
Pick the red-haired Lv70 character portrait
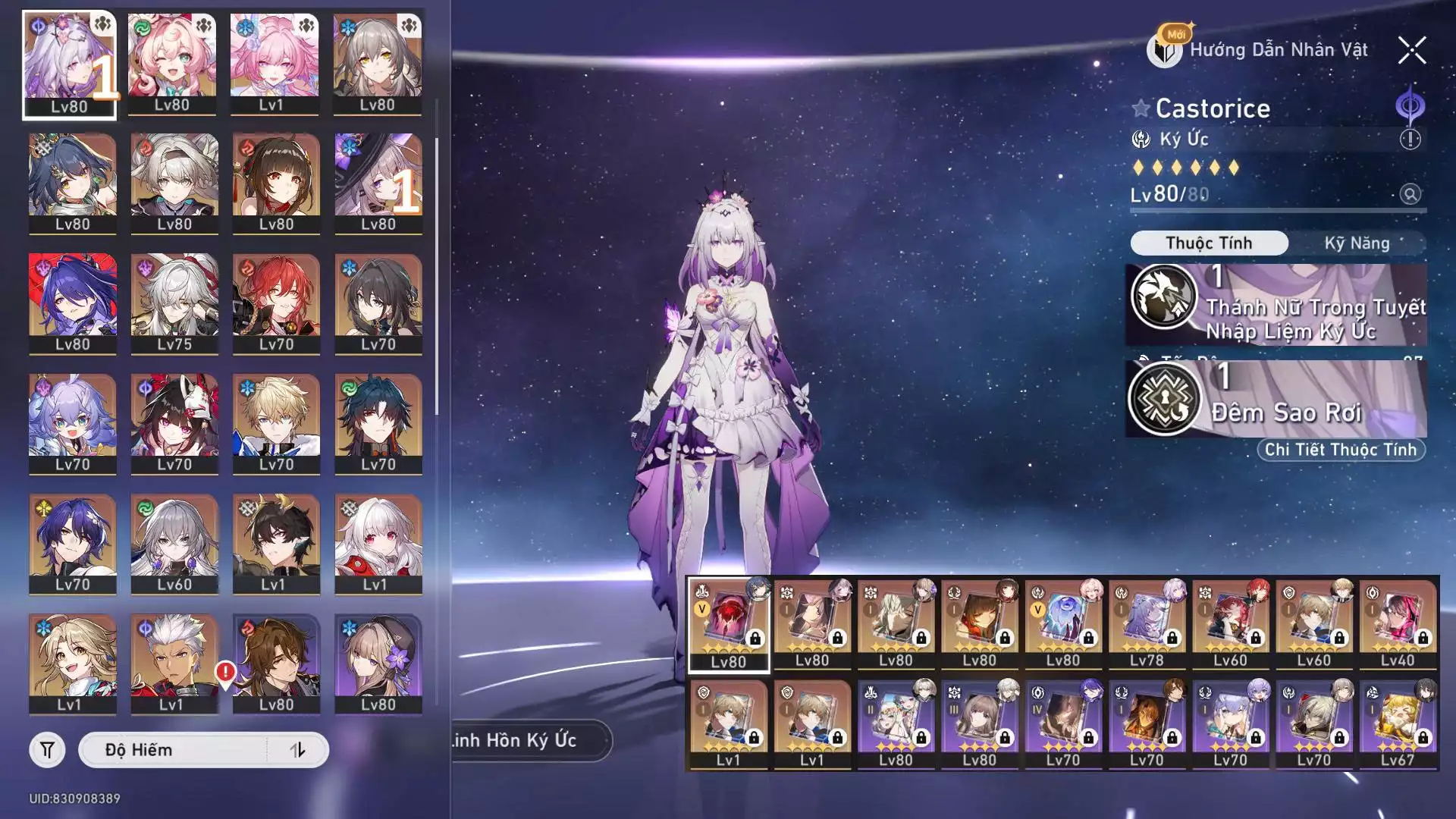[276, 303]
